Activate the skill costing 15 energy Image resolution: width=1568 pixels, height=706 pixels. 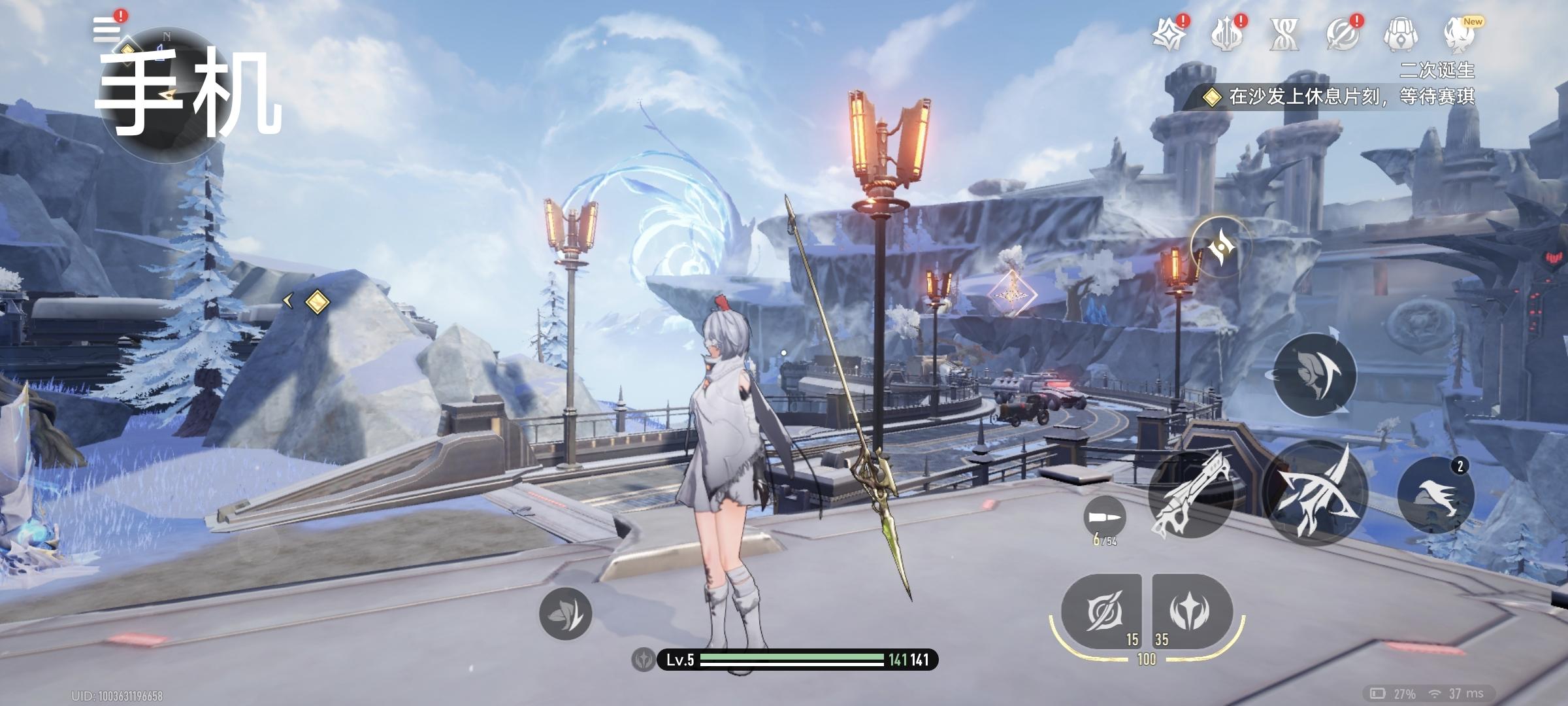[1103, 612]
